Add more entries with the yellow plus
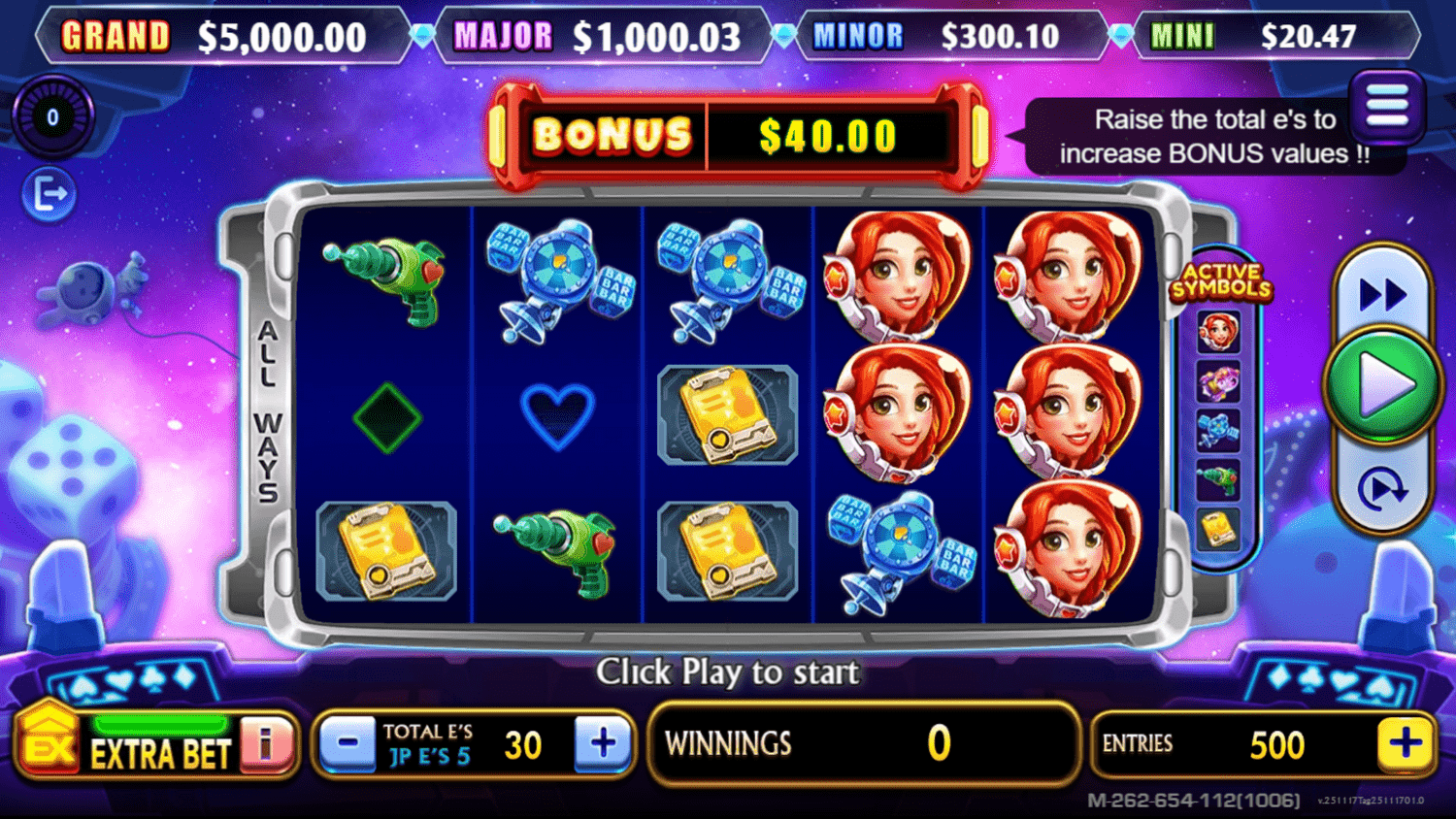The image size is (1456, 819). (x=1405, y=744)
